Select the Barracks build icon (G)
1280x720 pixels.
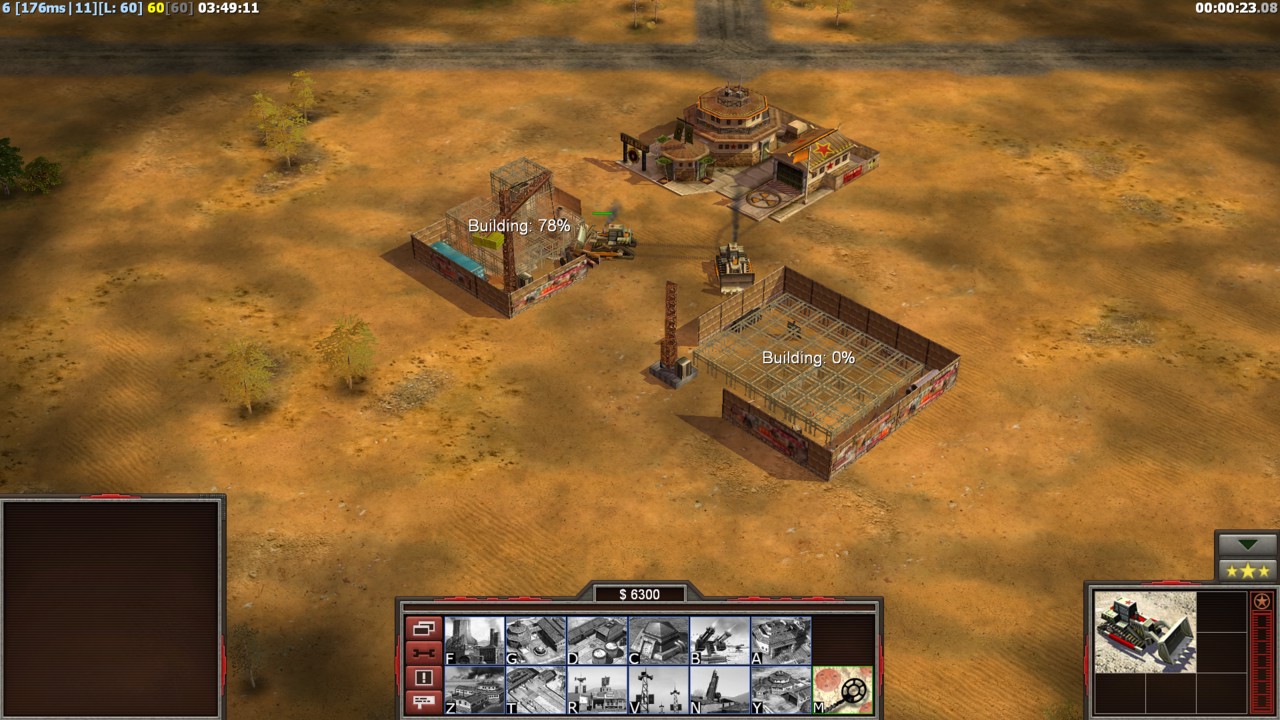(535, 640)
